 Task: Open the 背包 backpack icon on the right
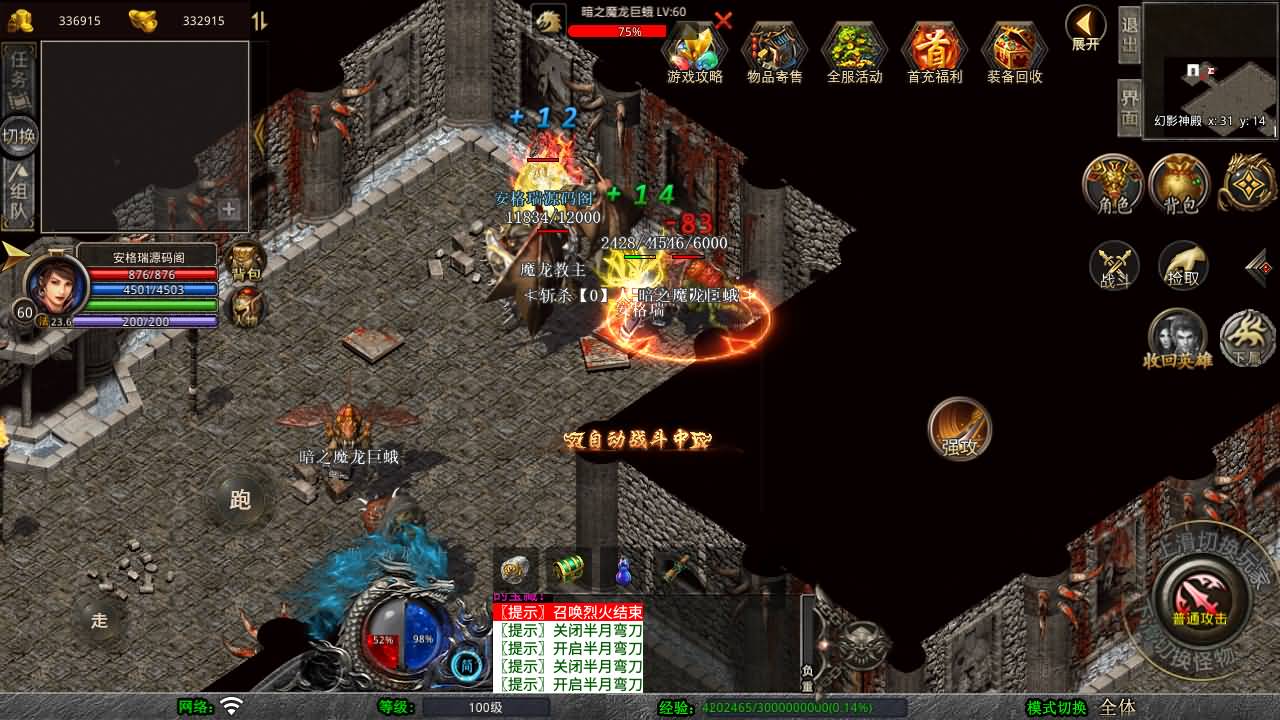click(x=1179, y=185)
